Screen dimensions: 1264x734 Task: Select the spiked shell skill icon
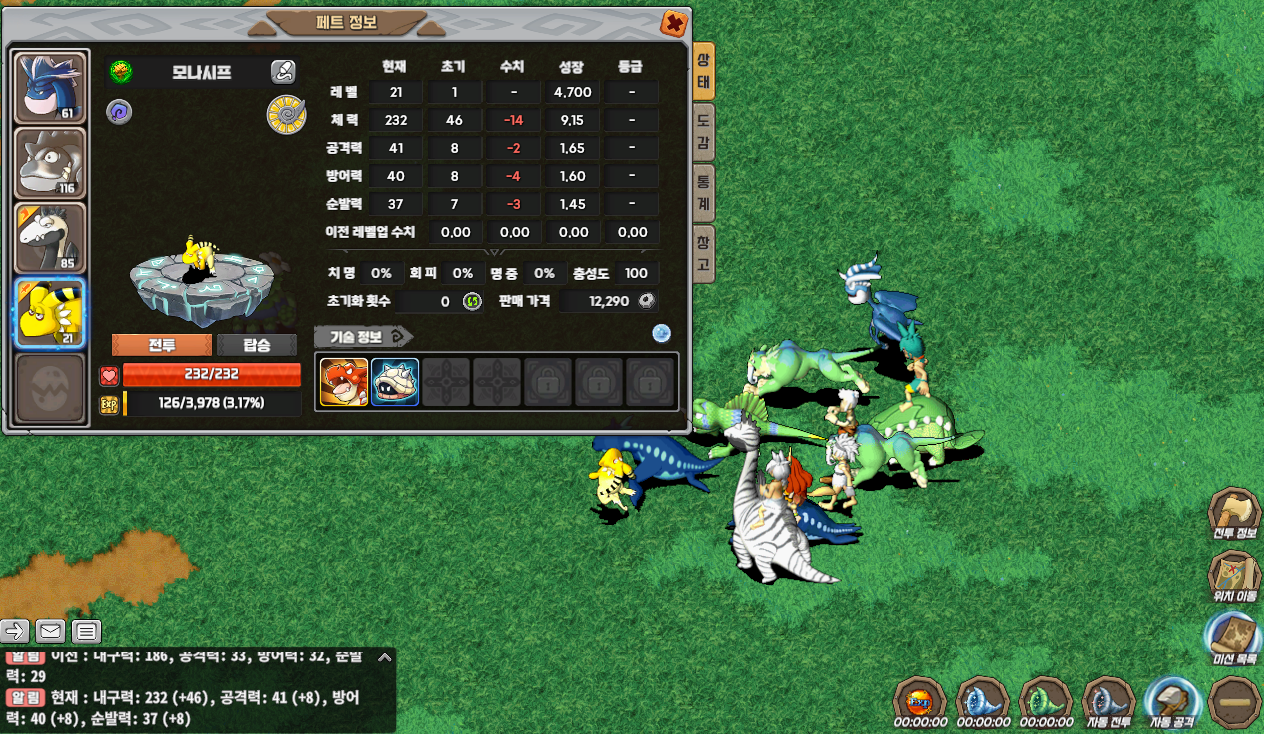(395, 382)
